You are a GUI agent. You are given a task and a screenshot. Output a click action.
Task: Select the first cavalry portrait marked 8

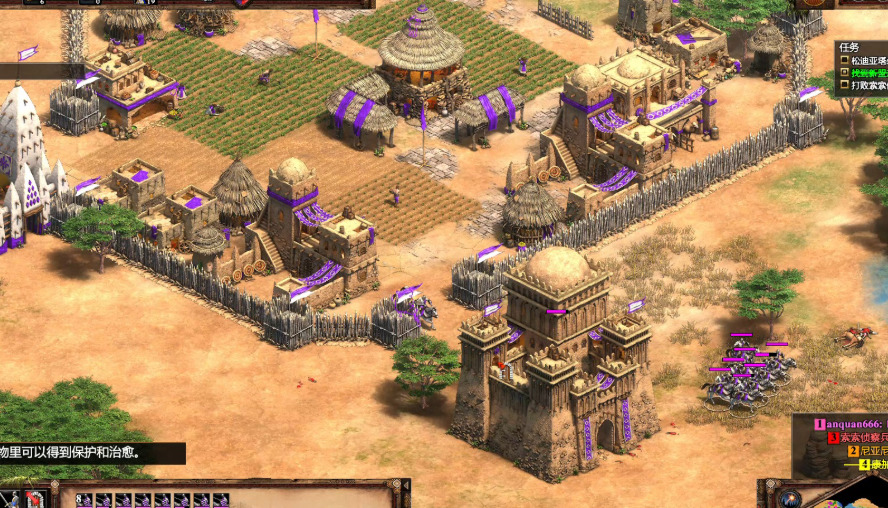click(84, 499)
